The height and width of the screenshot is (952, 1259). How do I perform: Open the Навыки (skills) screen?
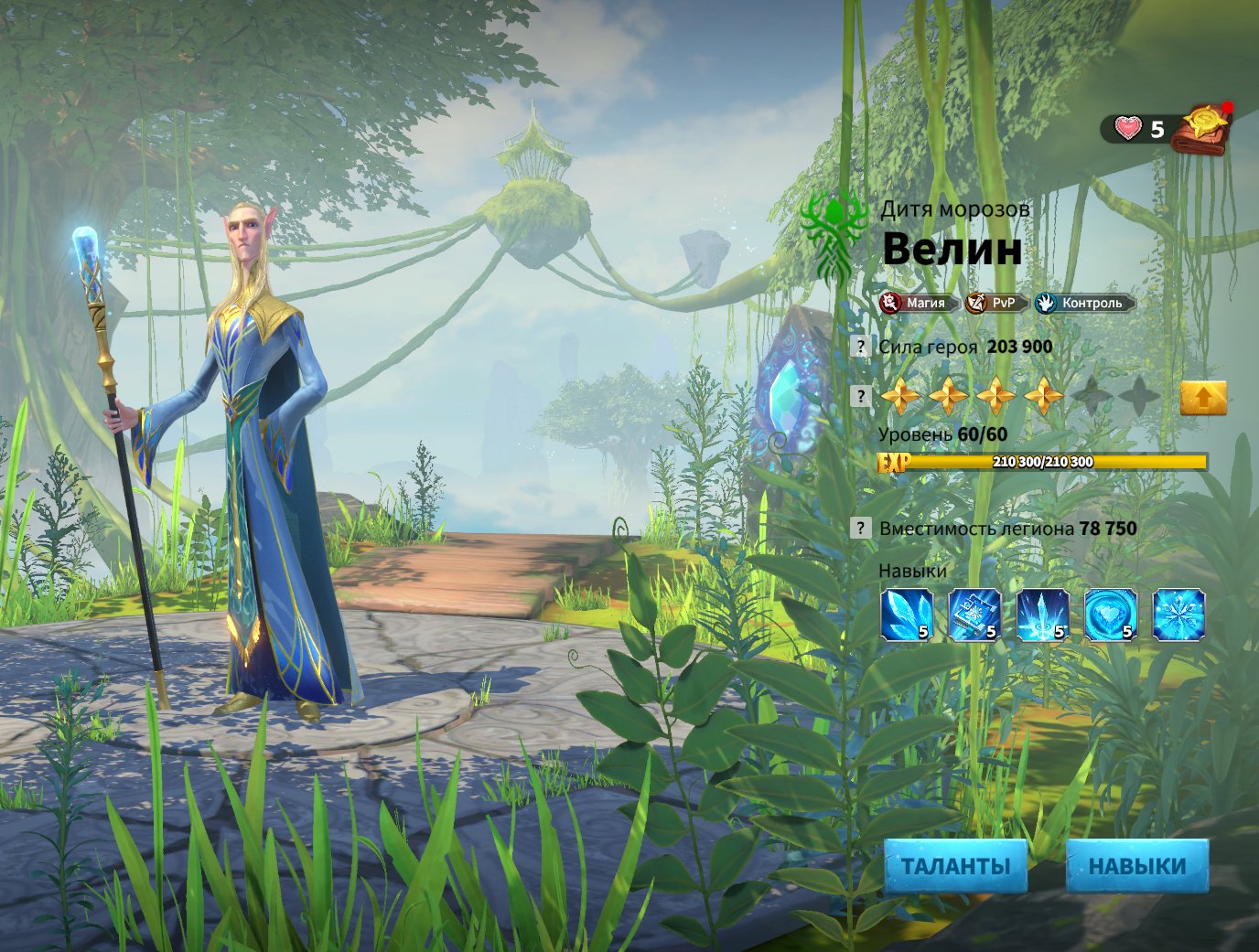coord(1136,866)
